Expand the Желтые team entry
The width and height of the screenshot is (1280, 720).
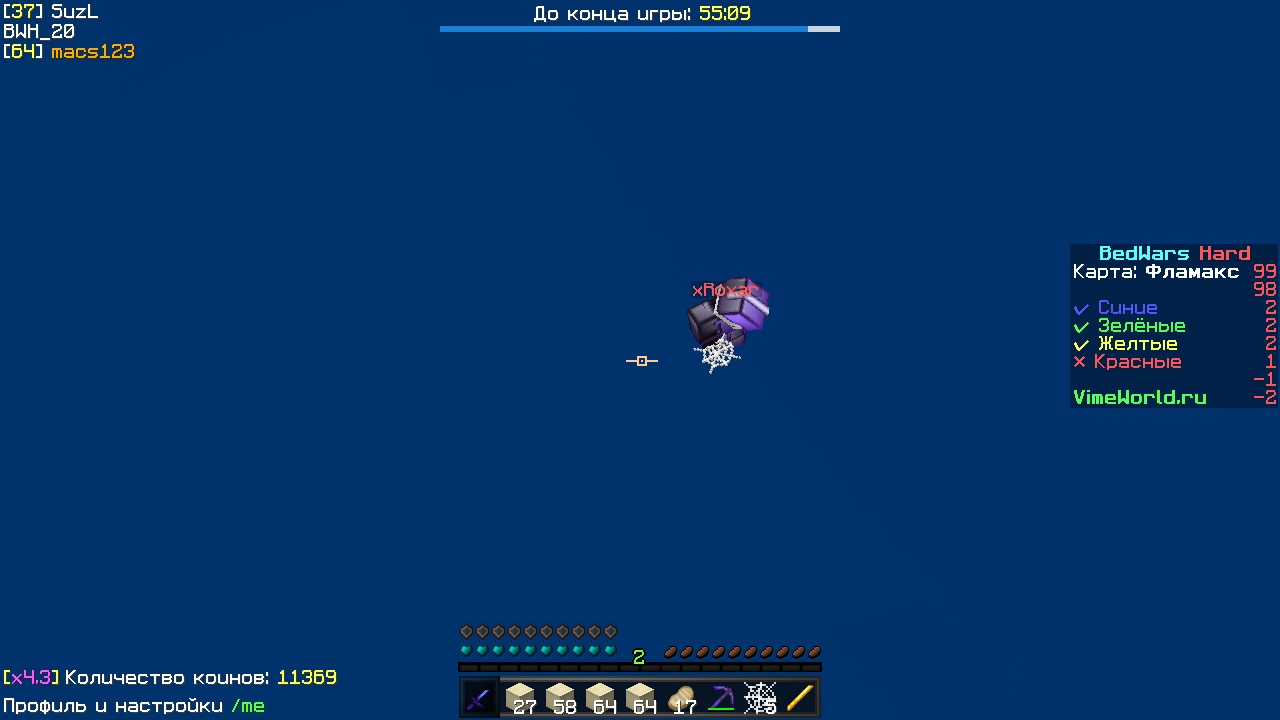coord(1138,344)
